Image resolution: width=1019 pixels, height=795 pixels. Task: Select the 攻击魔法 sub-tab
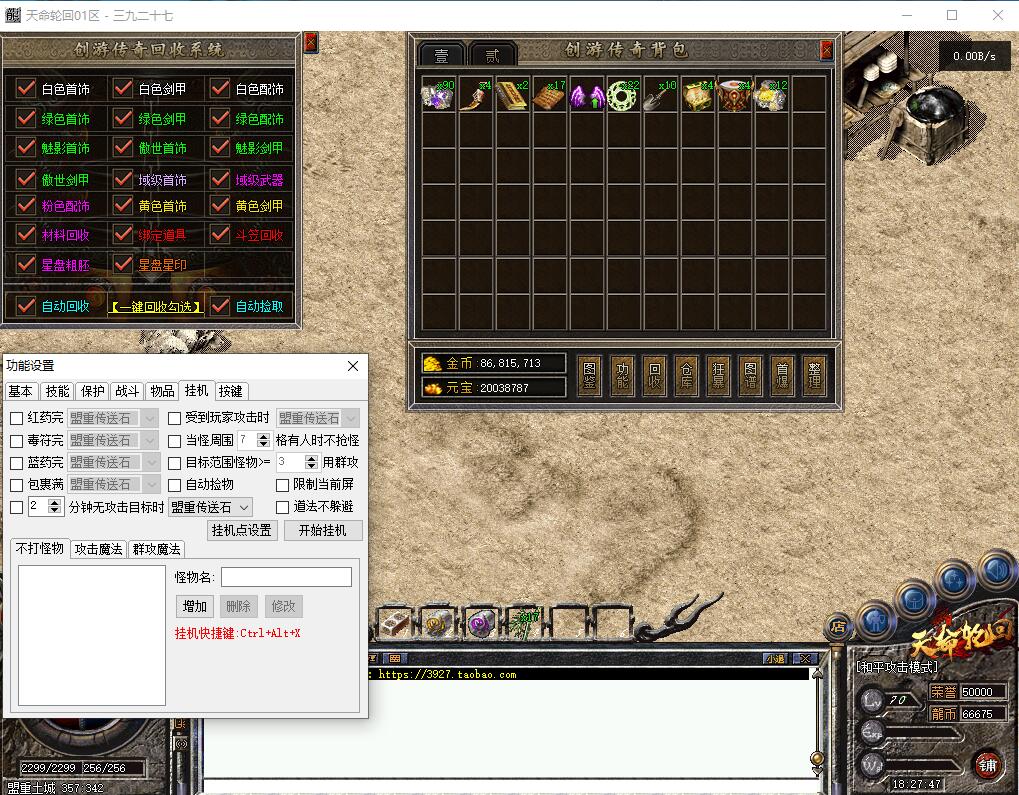(99, 549)
